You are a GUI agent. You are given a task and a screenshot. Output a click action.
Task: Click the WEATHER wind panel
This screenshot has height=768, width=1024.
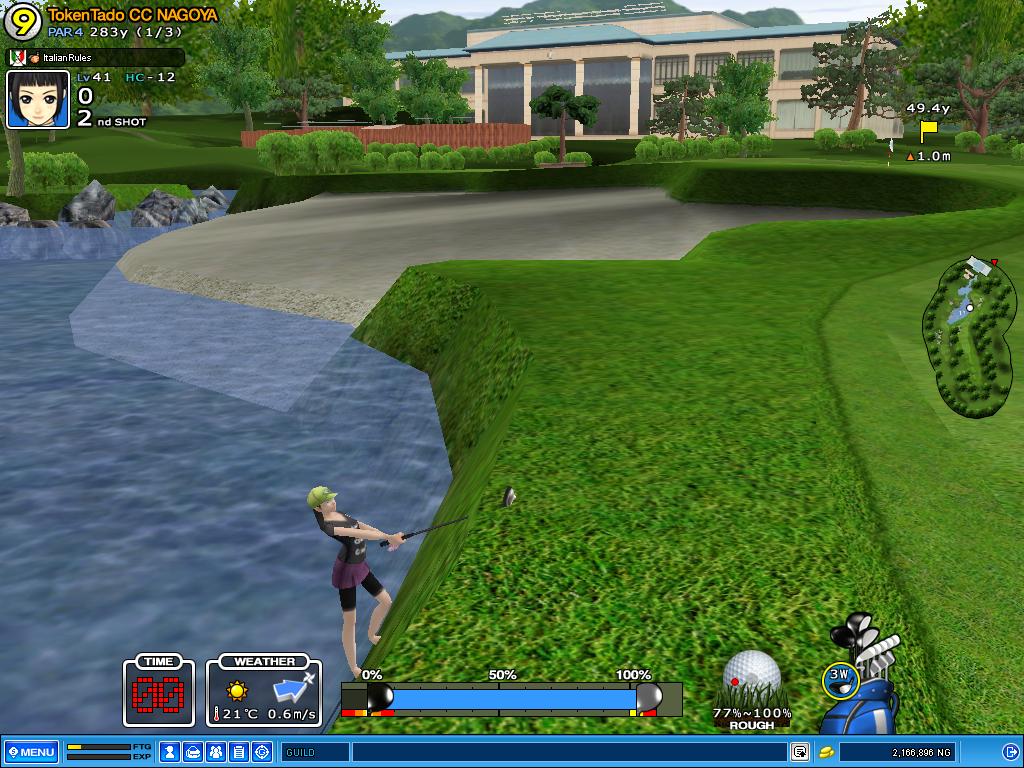tap(264, 691)
